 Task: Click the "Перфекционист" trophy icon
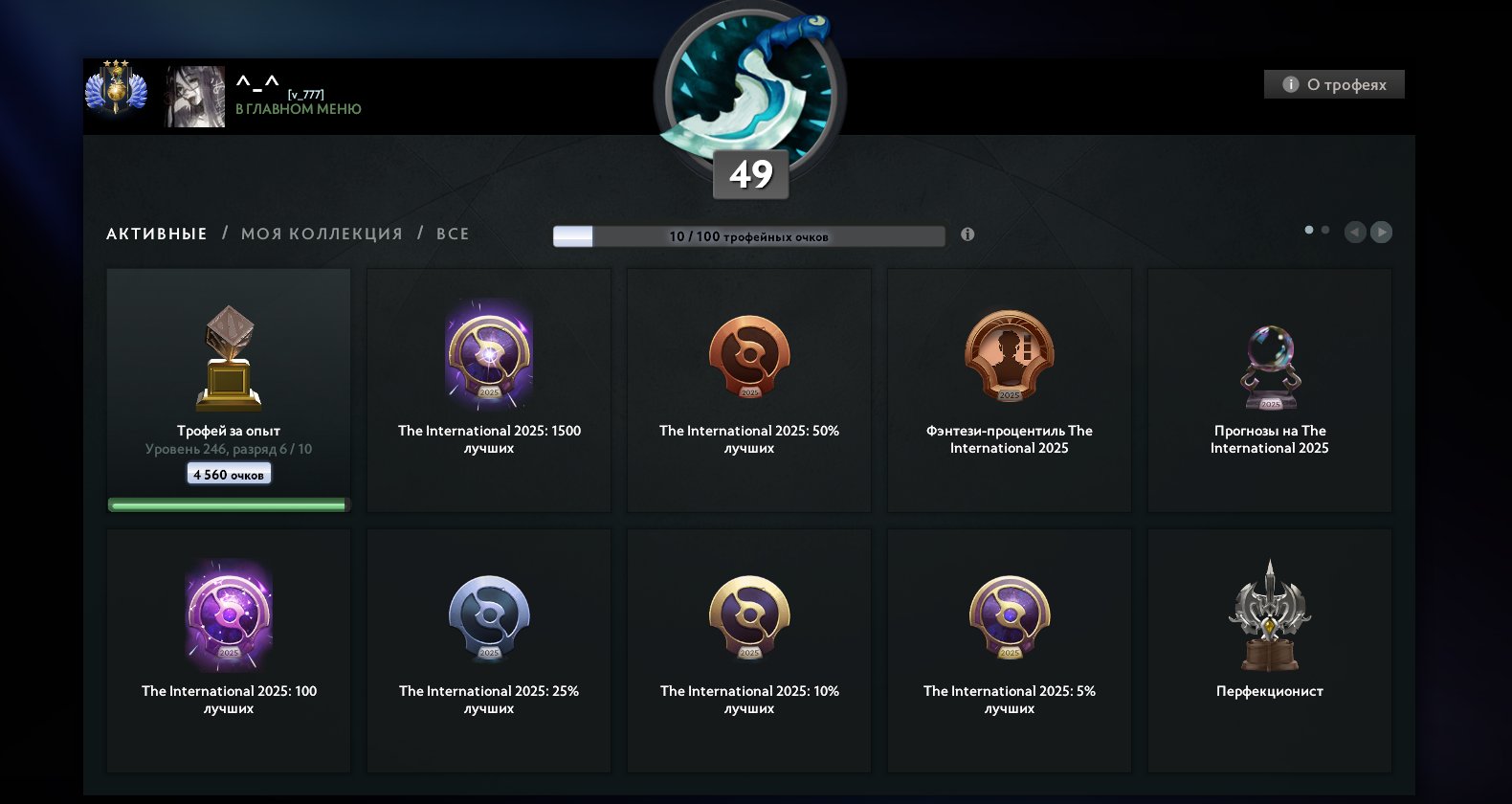point(1269,616)
